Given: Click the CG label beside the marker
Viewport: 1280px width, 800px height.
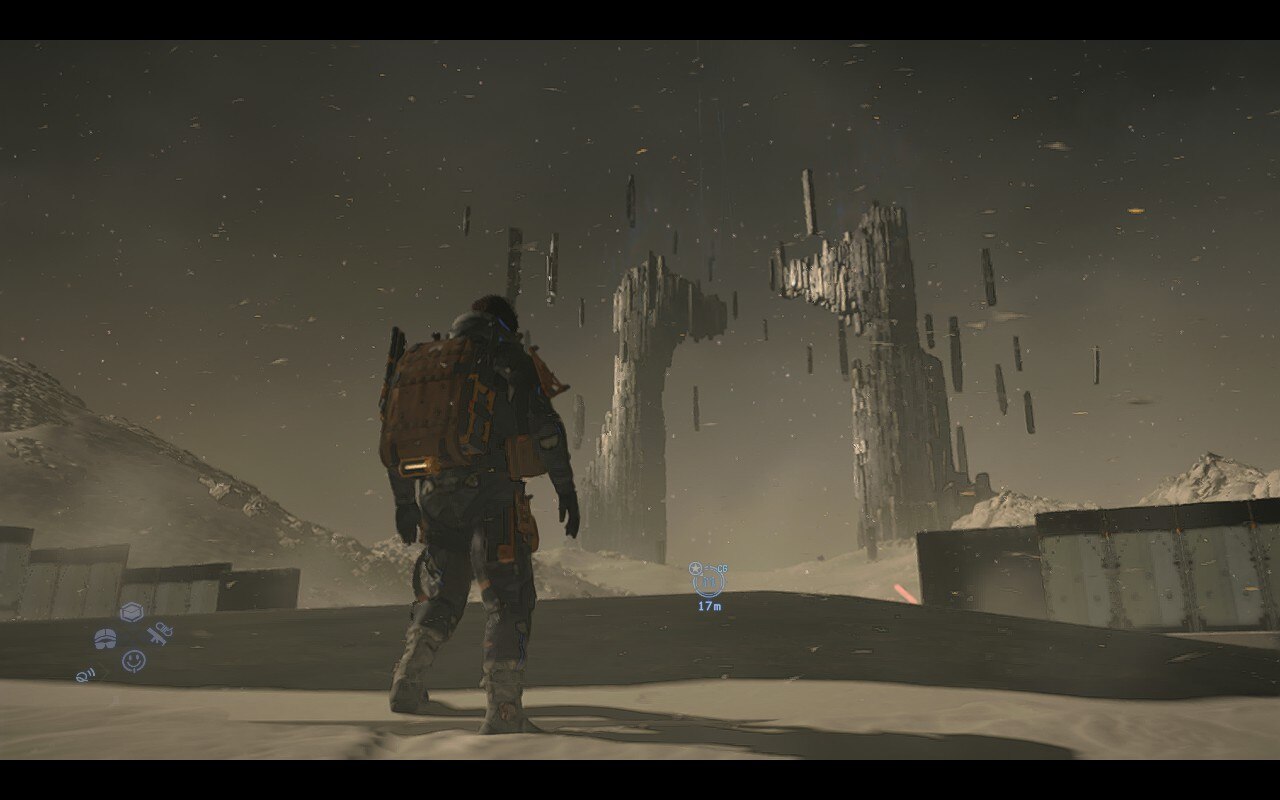Looking at the screenshot, I should [x=722, y=568].
